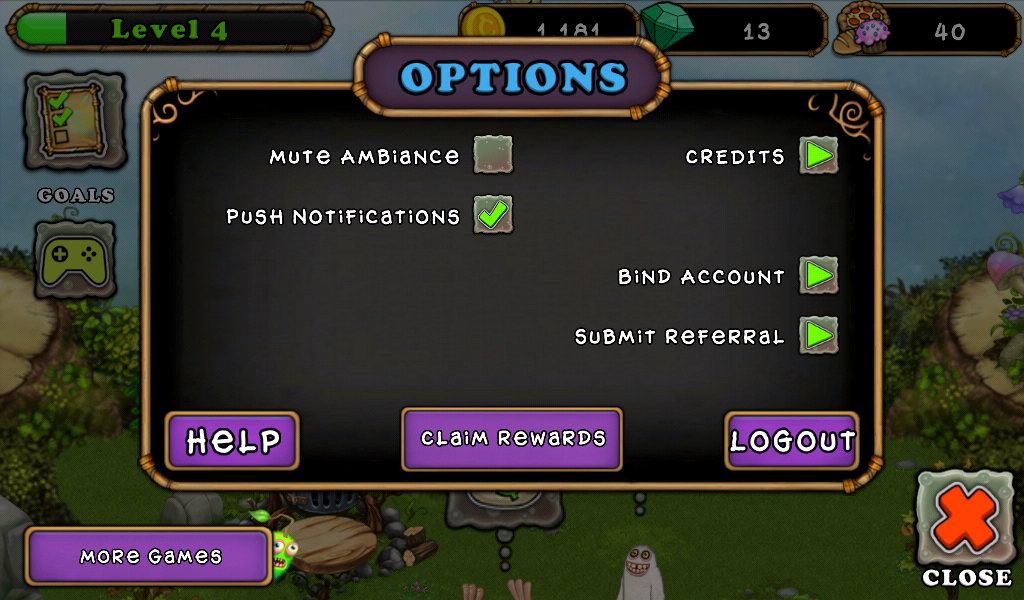The height and width of the screenshot is (600, 1024).
Task: Open the Goals checklist icon
Action: (75, 120)
